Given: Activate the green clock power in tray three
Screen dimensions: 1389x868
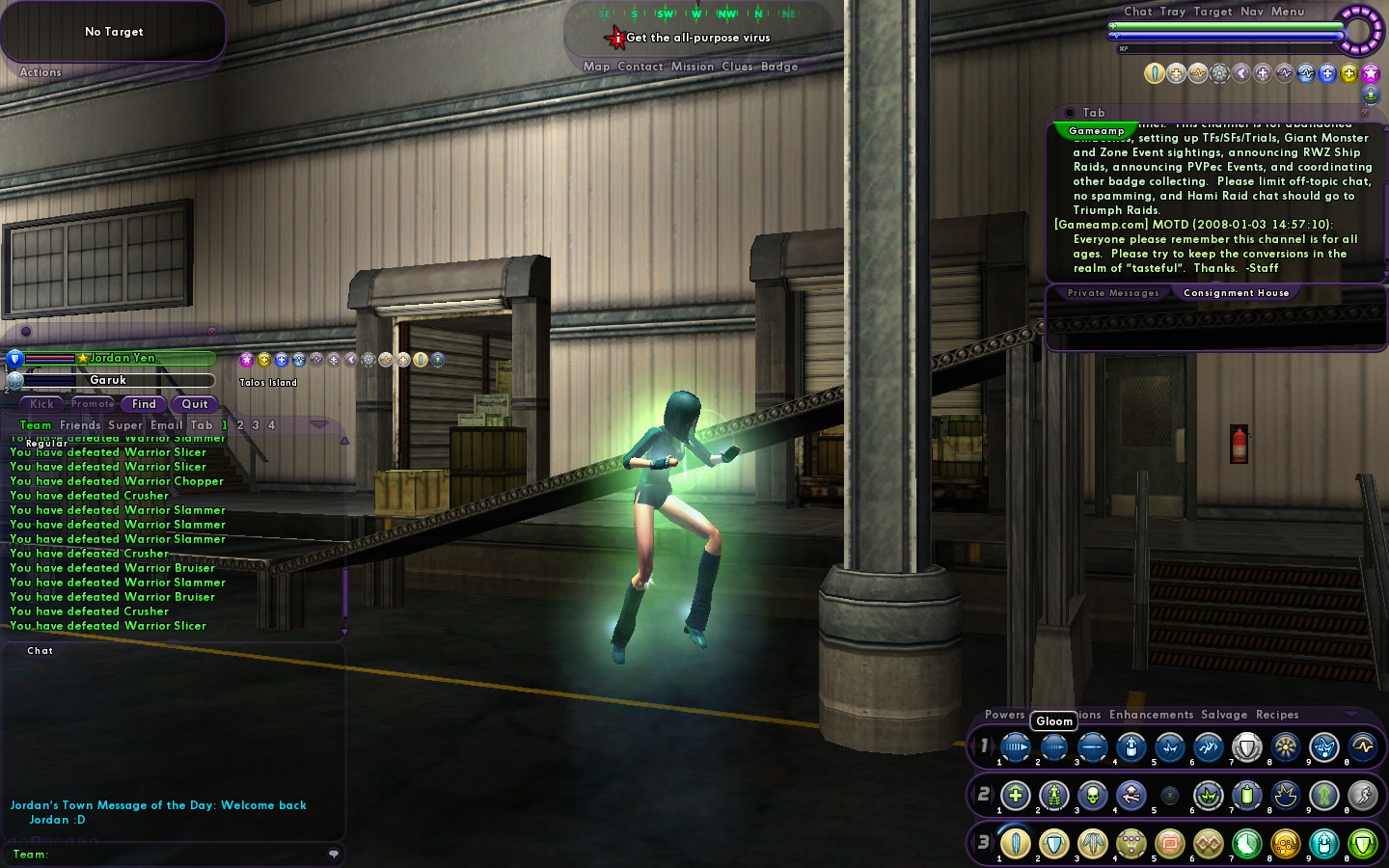Looking at the screenshot, I should 1246,844.
